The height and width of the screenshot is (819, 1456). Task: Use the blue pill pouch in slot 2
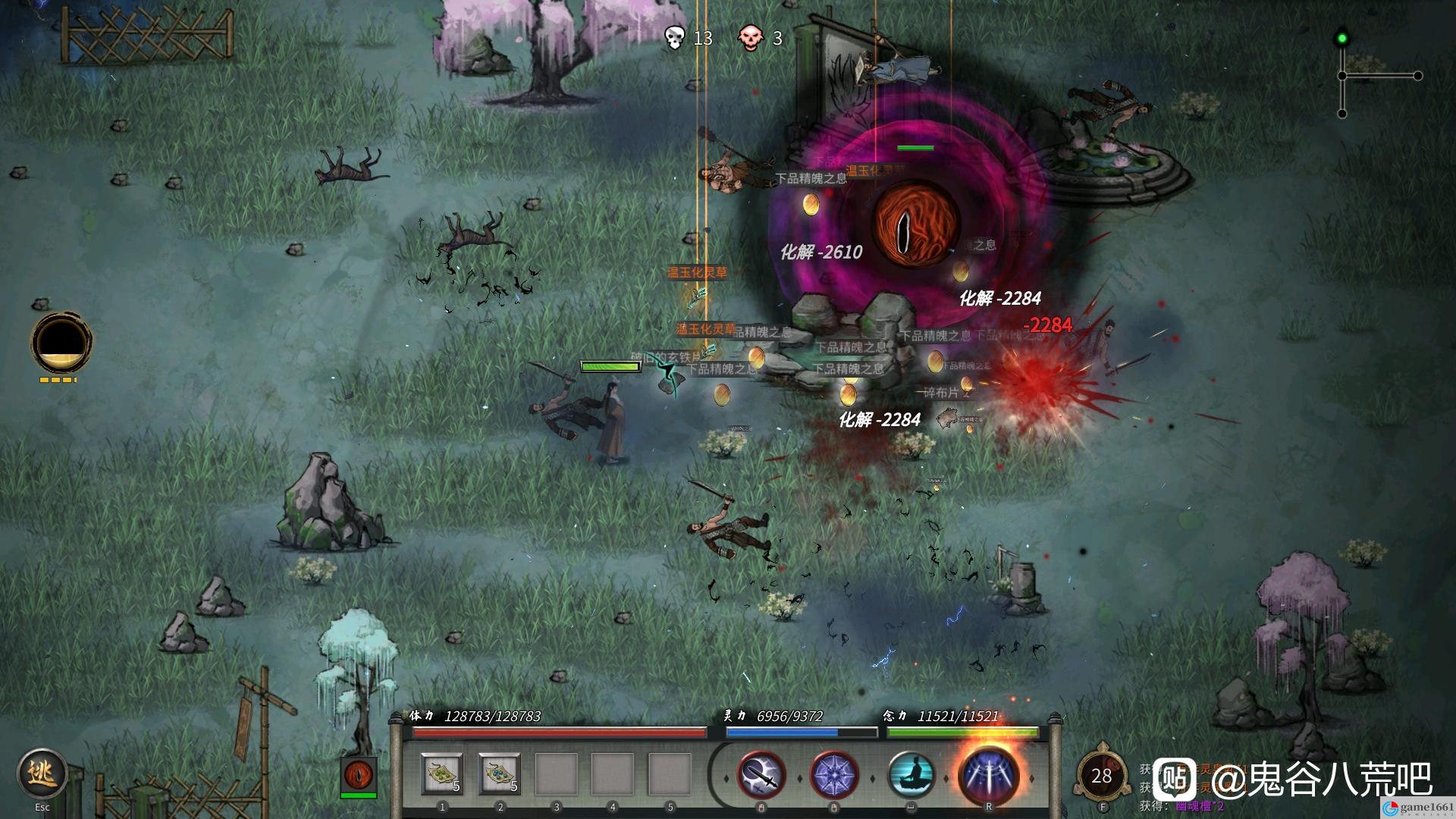(x=499, y=774)
